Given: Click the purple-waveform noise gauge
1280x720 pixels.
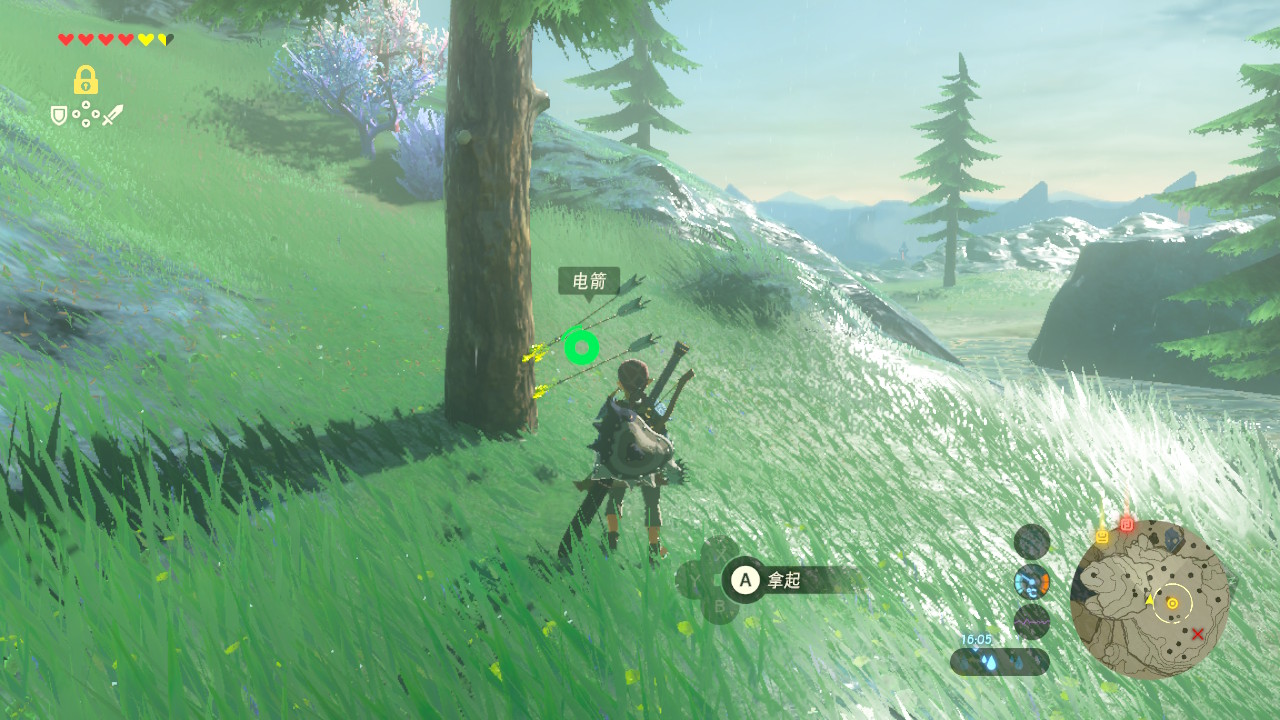Looking at the screenshot, I should tap(1031, 621).
